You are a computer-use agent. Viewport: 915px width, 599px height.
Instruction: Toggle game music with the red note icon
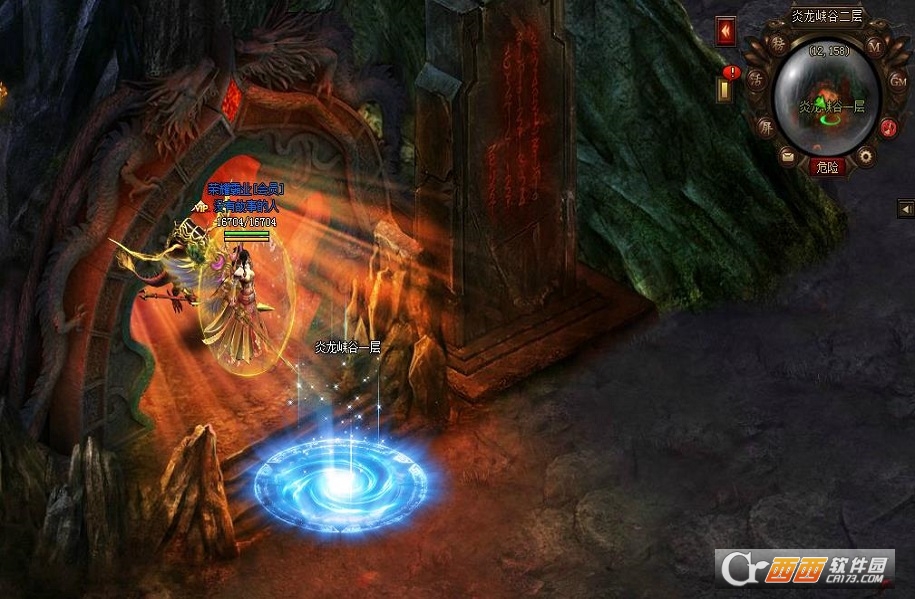[x=886, y=127]
